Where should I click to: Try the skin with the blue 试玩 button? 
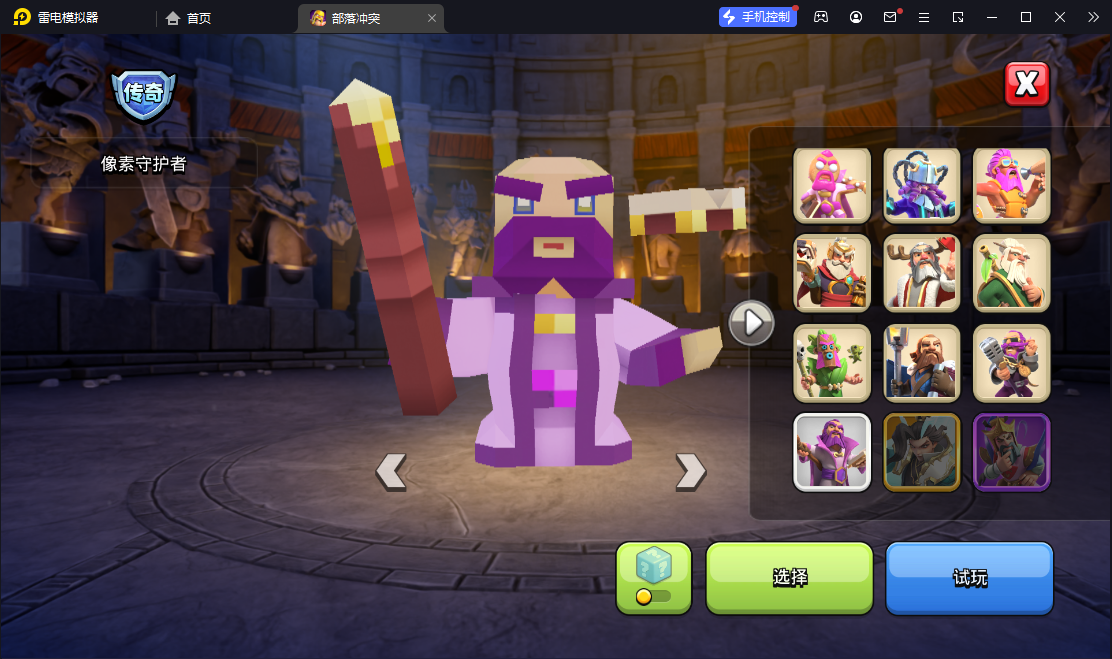click(x=969, y=578)
